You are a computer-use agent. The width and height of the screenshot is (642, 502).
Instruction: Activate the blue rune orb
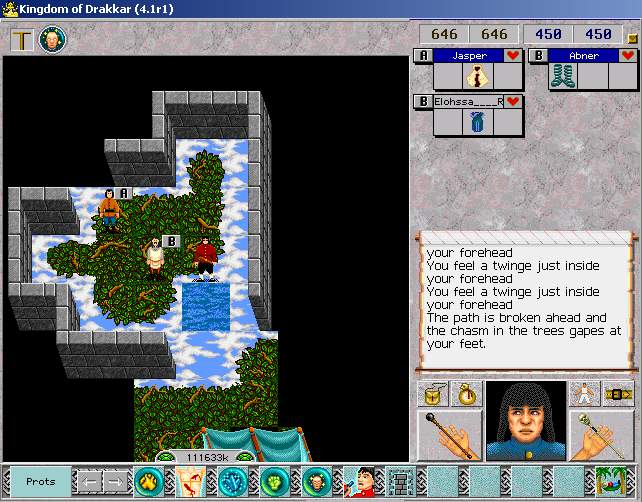(x=233, y=482)
